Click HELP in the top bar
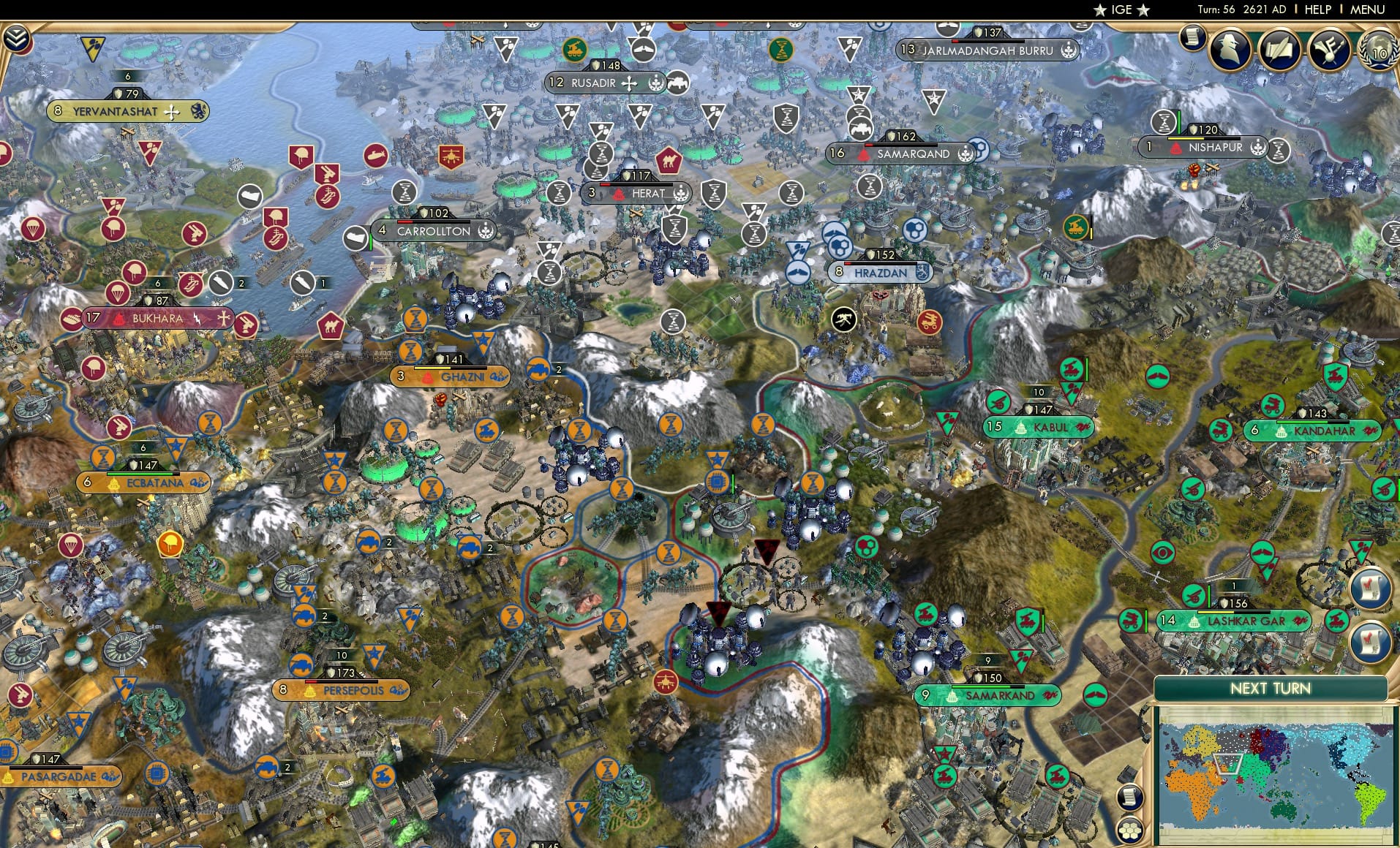The width and height of the screenshot is (1400, 848). [1317, 10]
